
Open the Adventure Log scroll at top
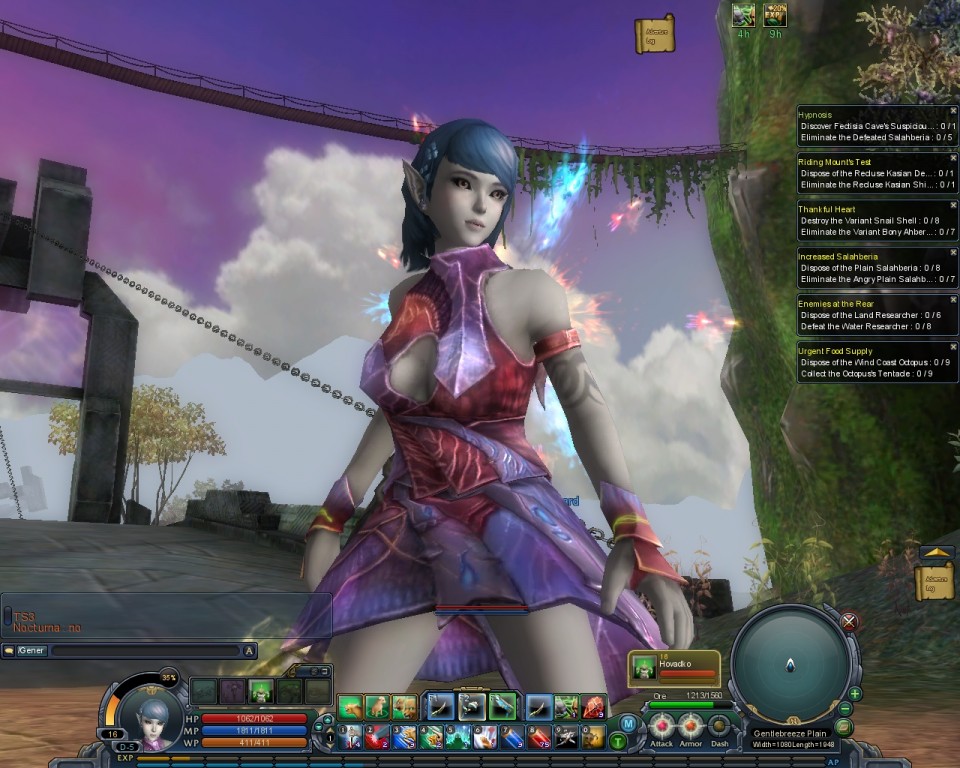(x=654, y=34)
